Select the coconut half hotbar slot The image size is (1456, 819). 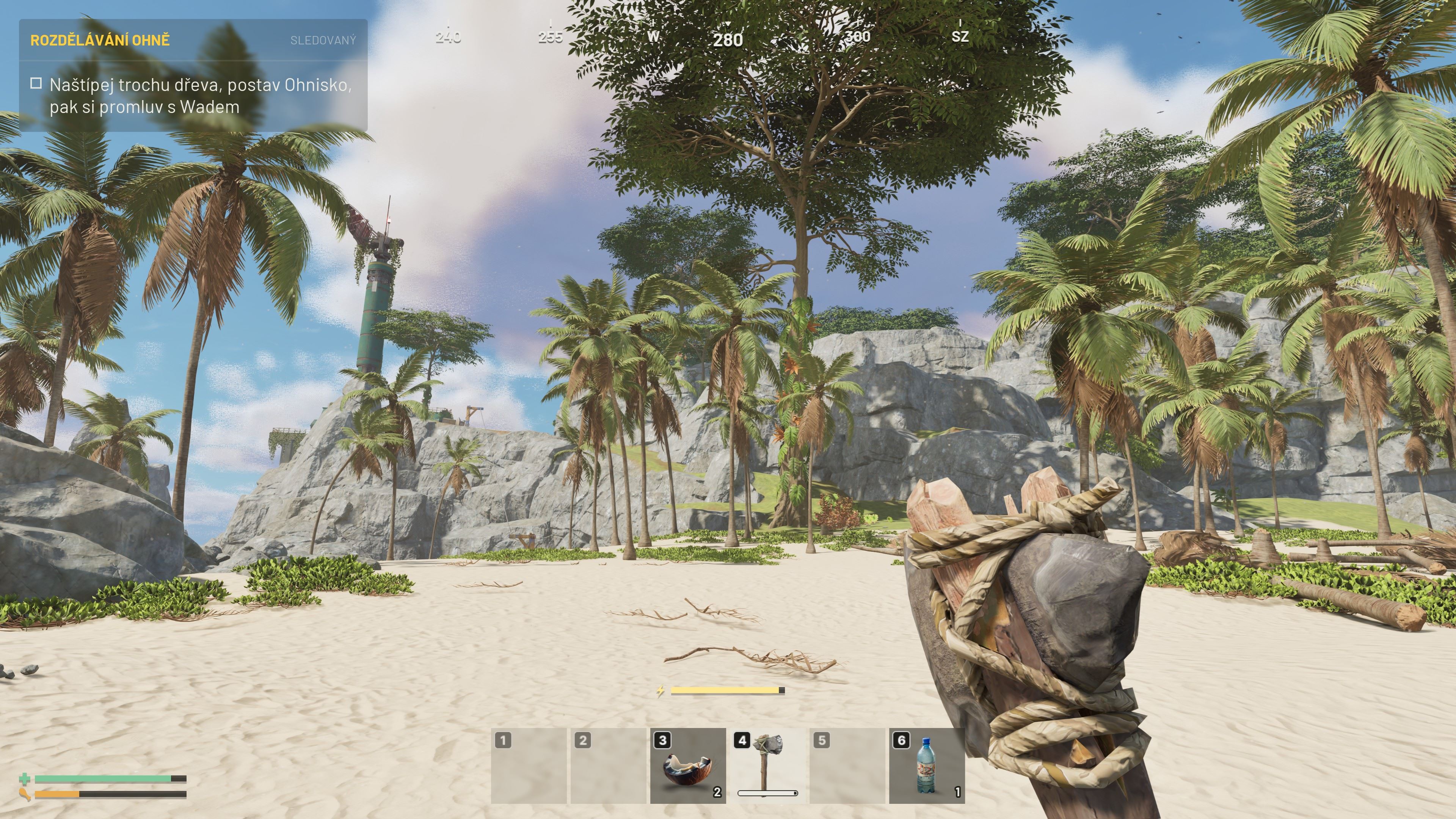coord(688,766)
